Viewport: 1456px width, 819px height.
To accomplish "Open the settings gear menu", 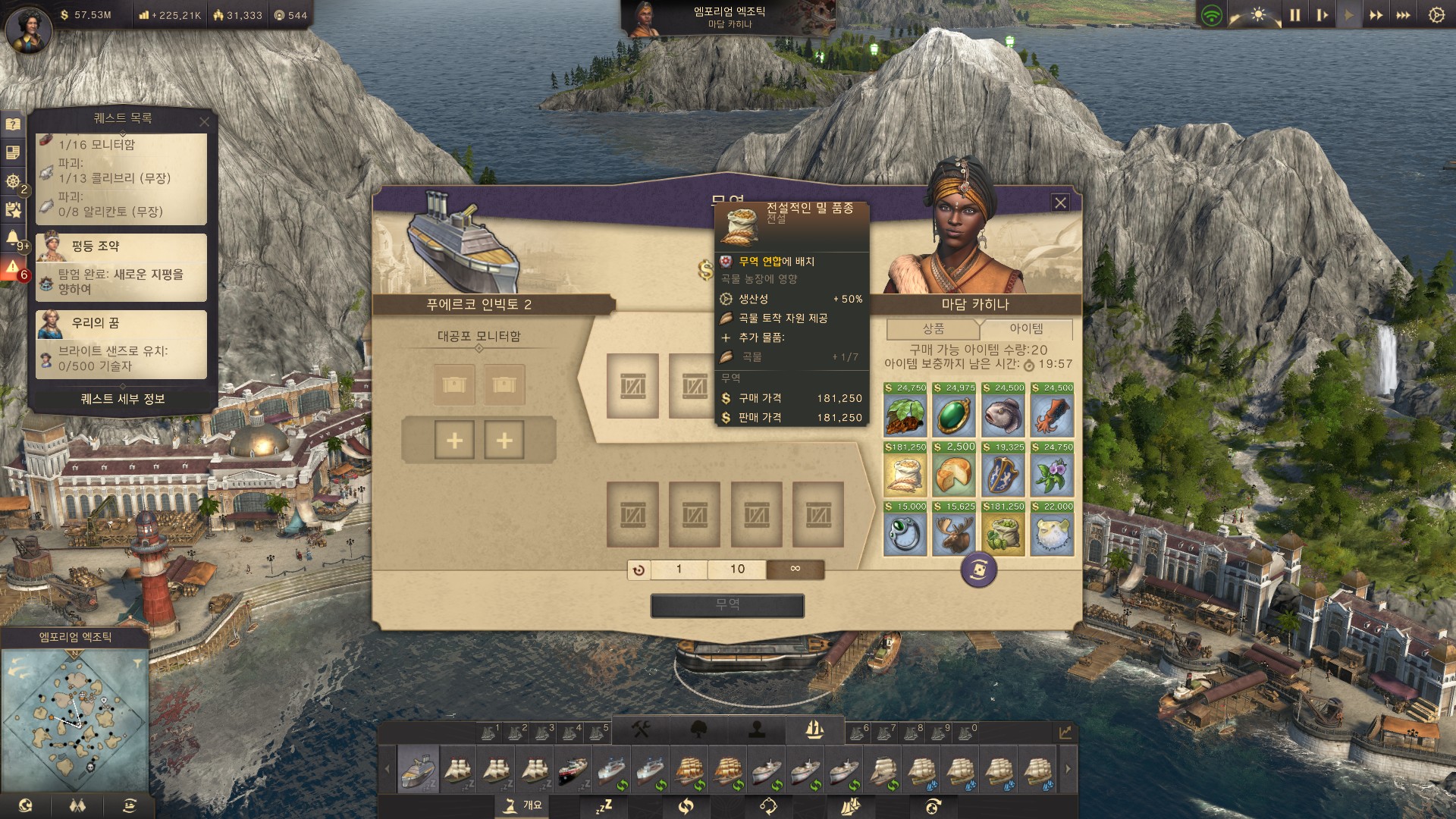I will (x=1436, y=15).
